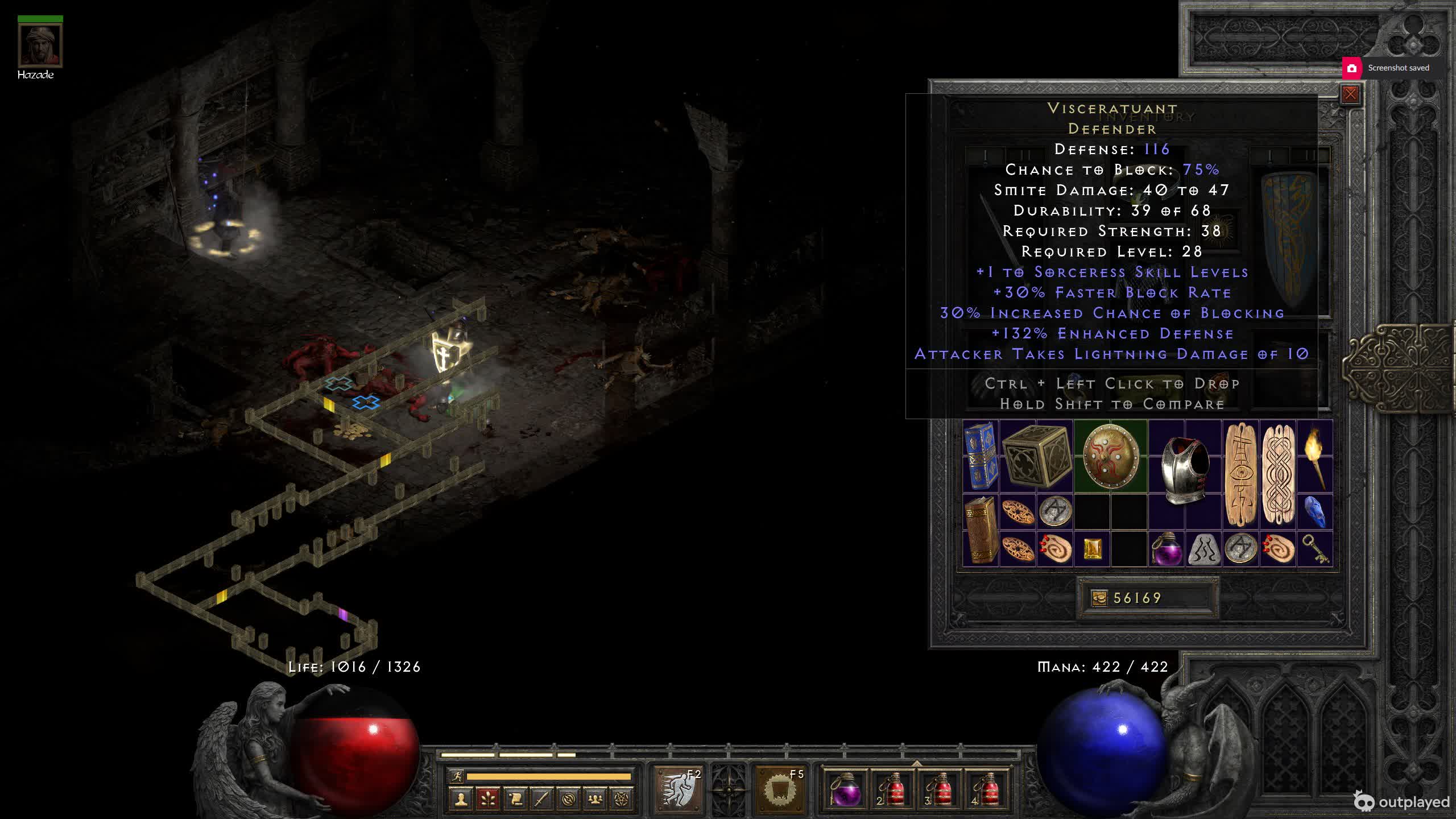Viewport: 1456px width, 819px height.
Task: Select the flaming torch charm
Action: (x=1315, y=456)
